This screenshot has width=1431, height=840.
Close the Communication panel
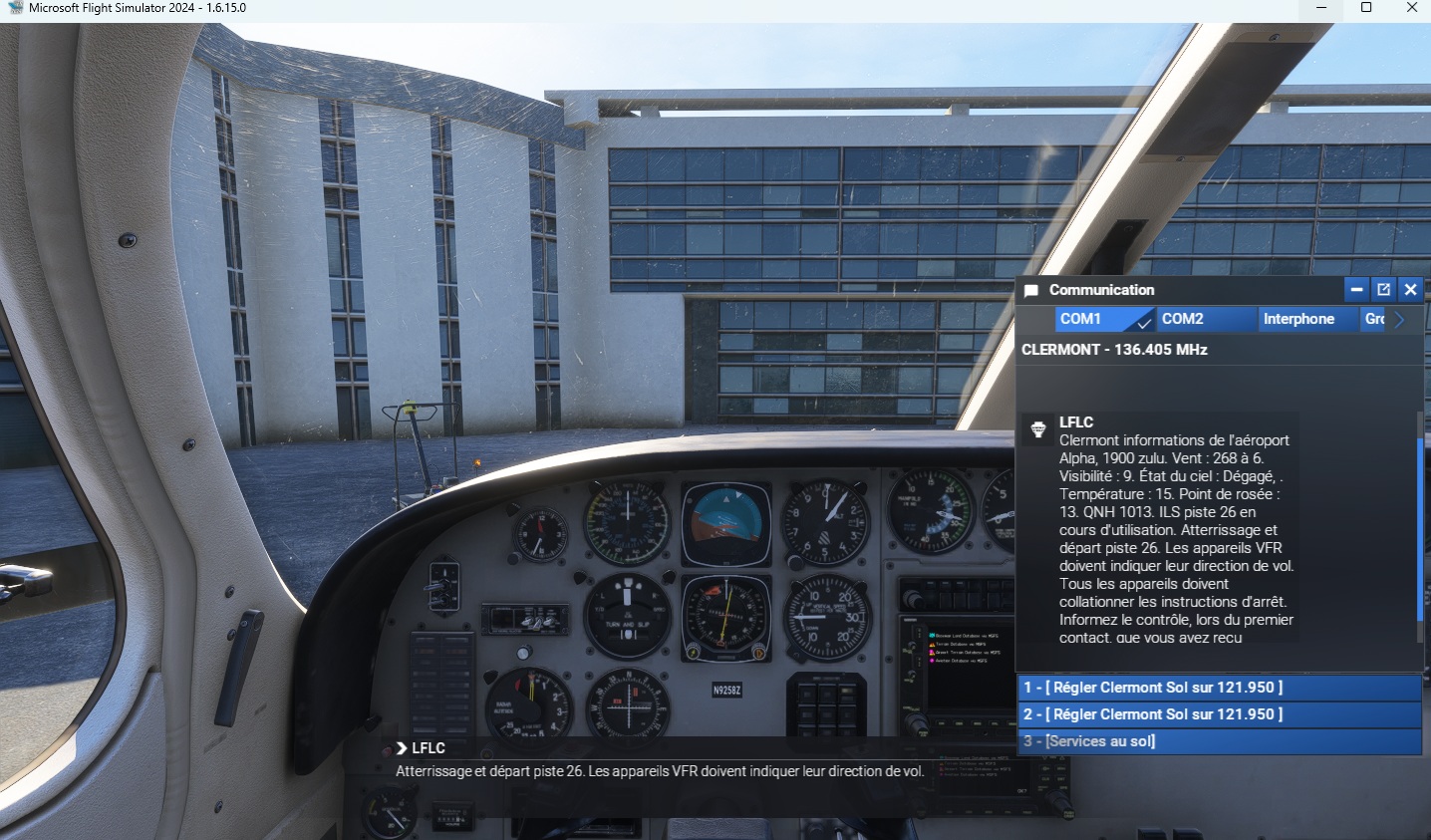pyautogui.click(x=1410, y=290)
